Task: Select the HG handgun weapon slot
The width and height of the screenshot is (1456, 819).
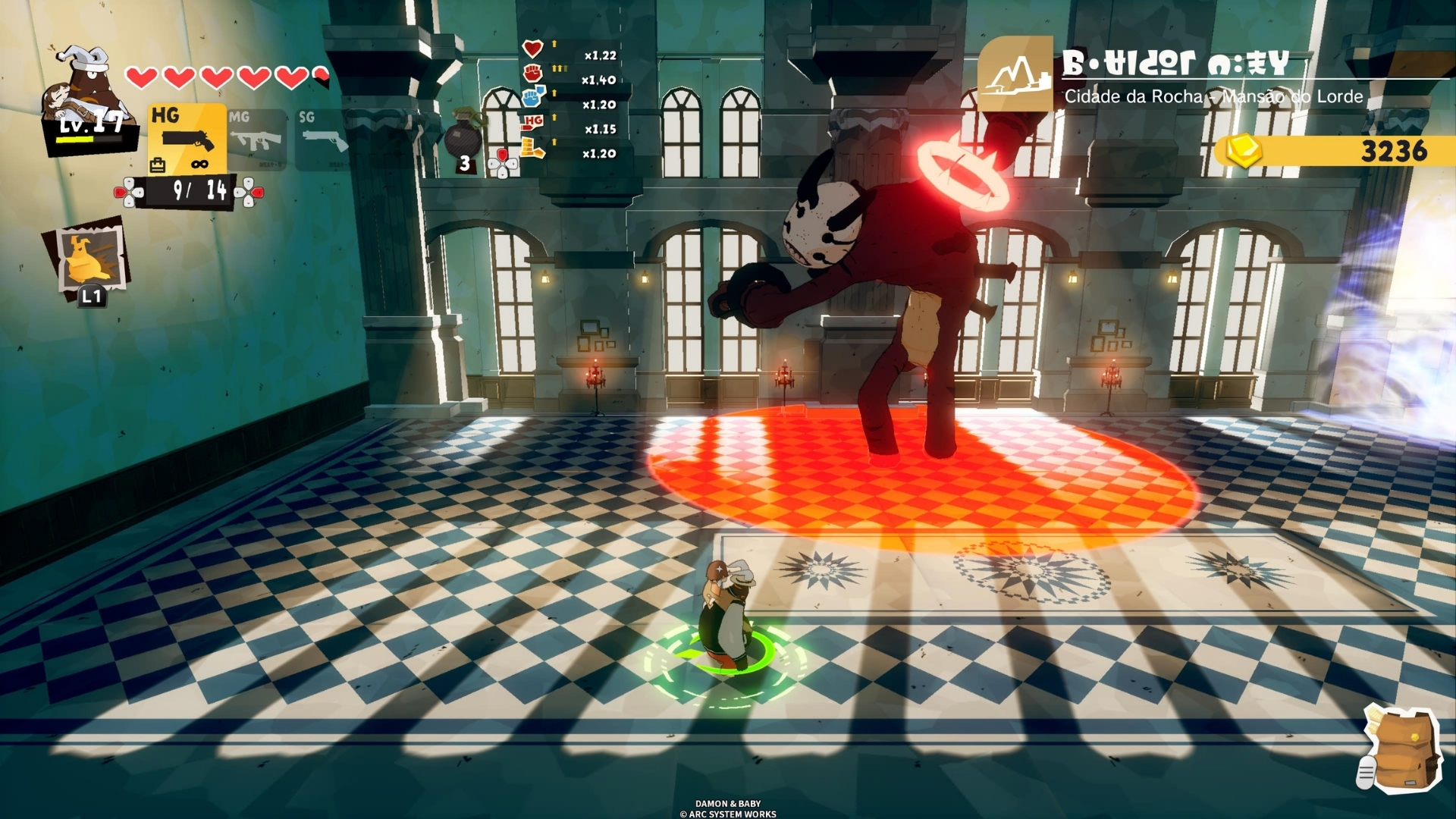Action: click(187, 139)
